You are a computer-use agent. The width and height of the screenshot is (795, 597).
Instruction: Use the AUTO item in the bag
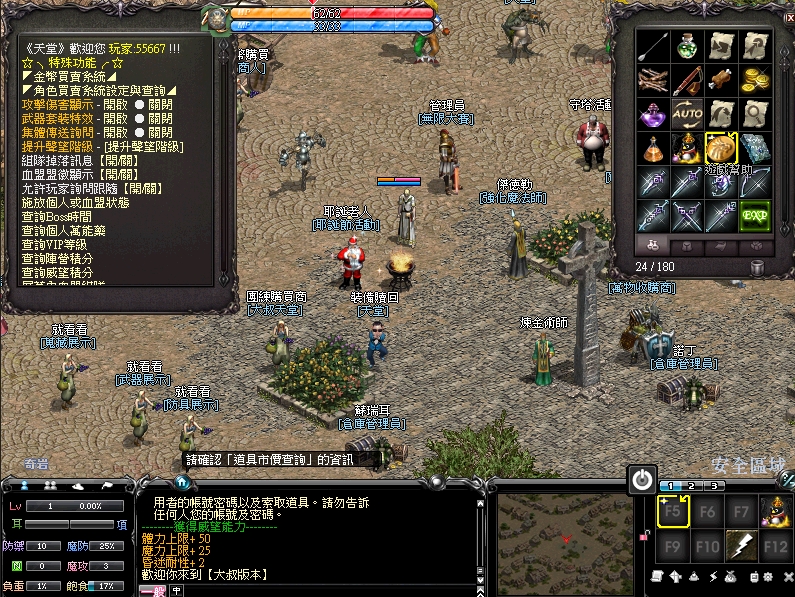(687, 114)
